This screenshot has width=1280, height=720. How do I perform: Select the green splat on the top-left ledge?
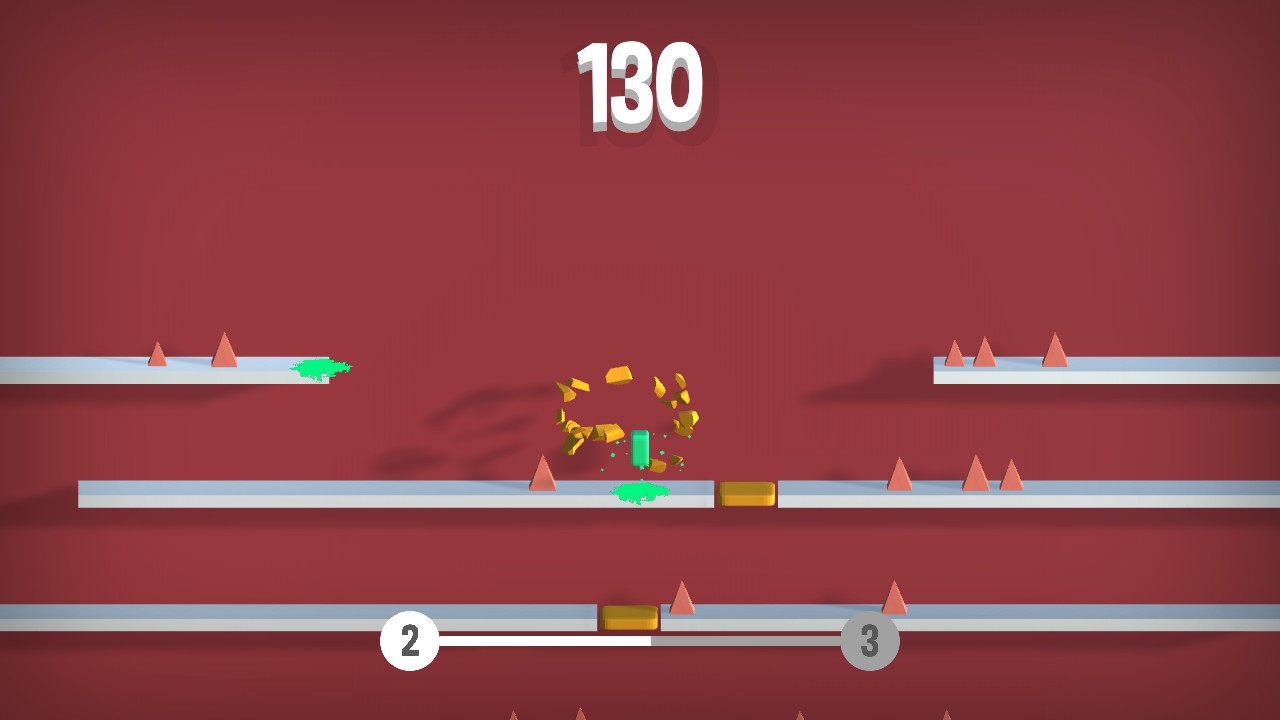pos(318,366)
